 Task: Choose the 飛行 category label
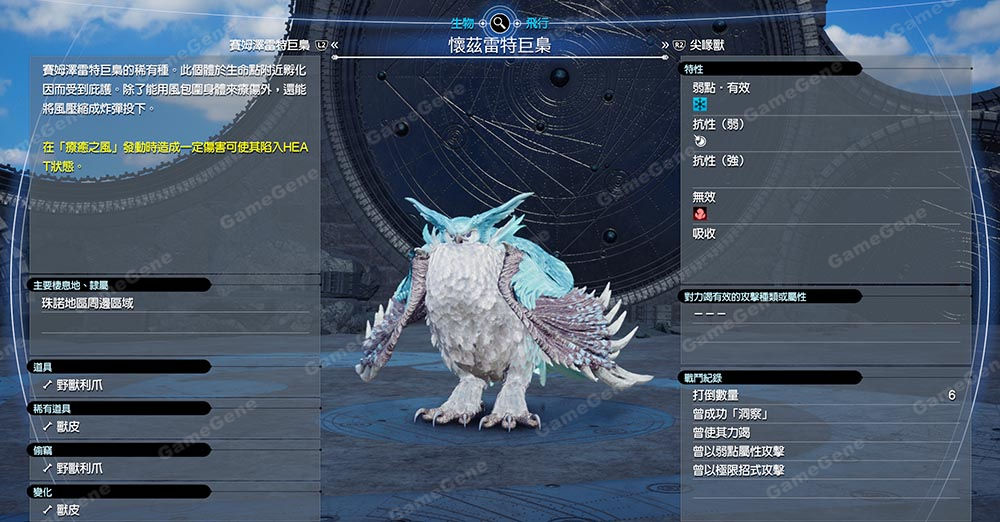click(x=538, y=22)
